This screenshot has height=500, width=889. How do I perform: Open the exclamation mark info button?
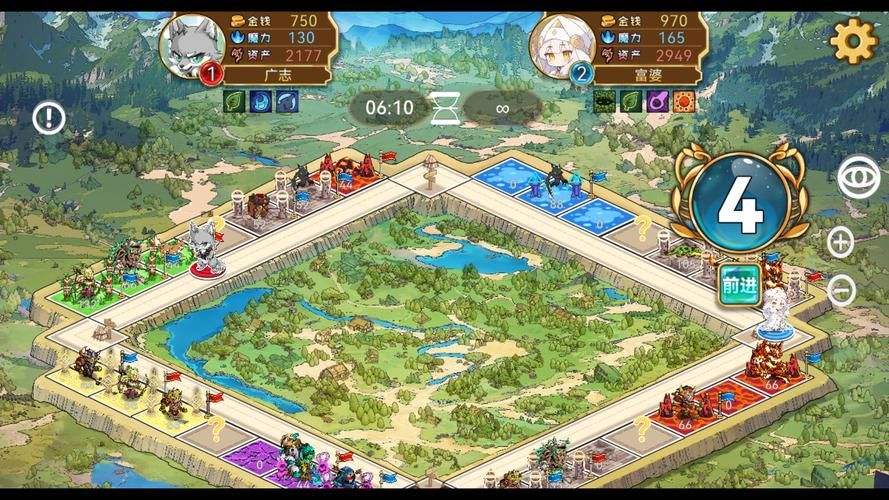pos(49,119)
